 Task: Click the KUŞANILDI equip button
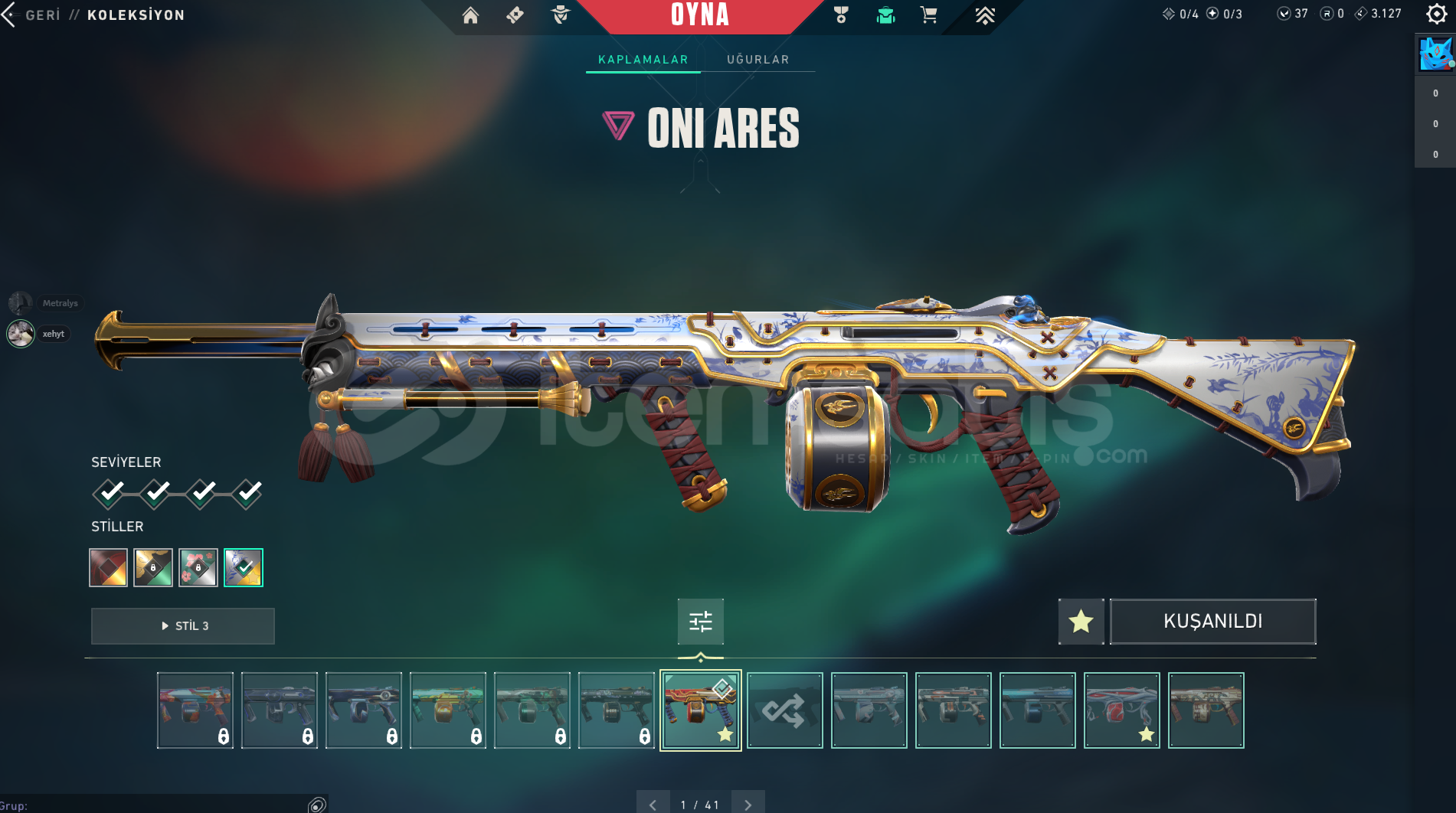[x=1212, y=621]
